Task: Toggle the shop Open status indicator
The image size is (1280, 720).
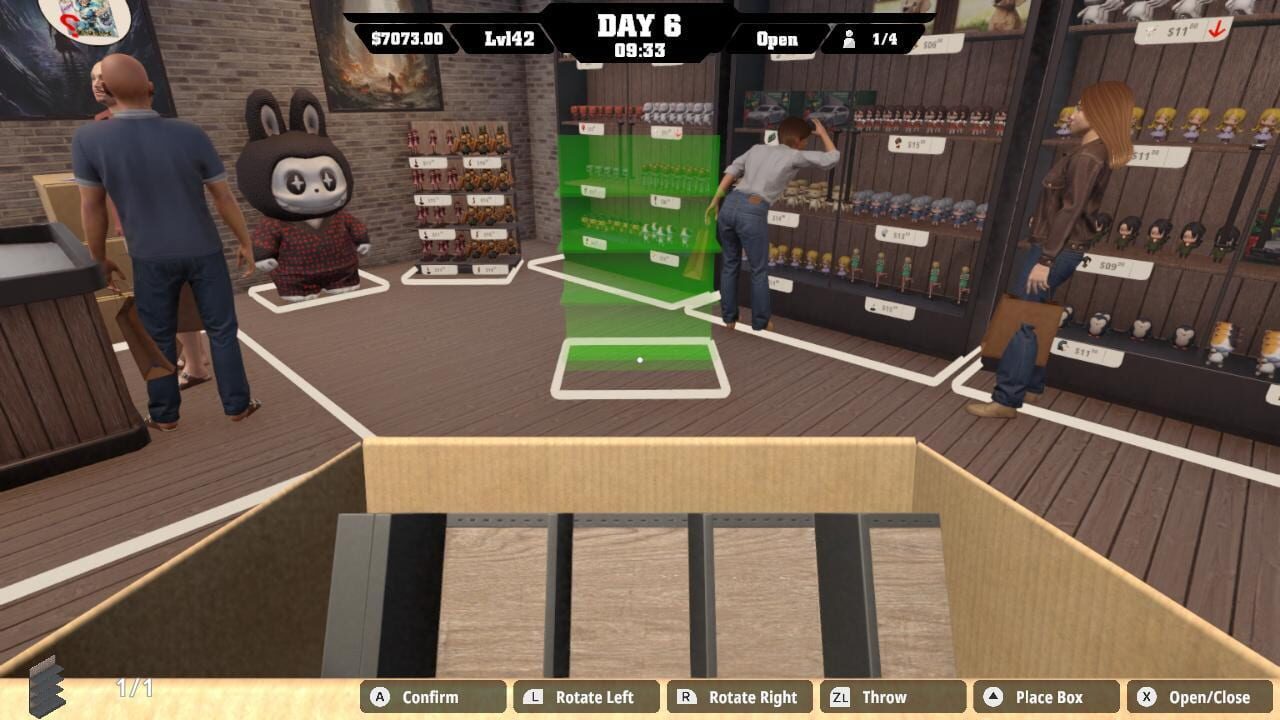Action: [x=775, y=40]
